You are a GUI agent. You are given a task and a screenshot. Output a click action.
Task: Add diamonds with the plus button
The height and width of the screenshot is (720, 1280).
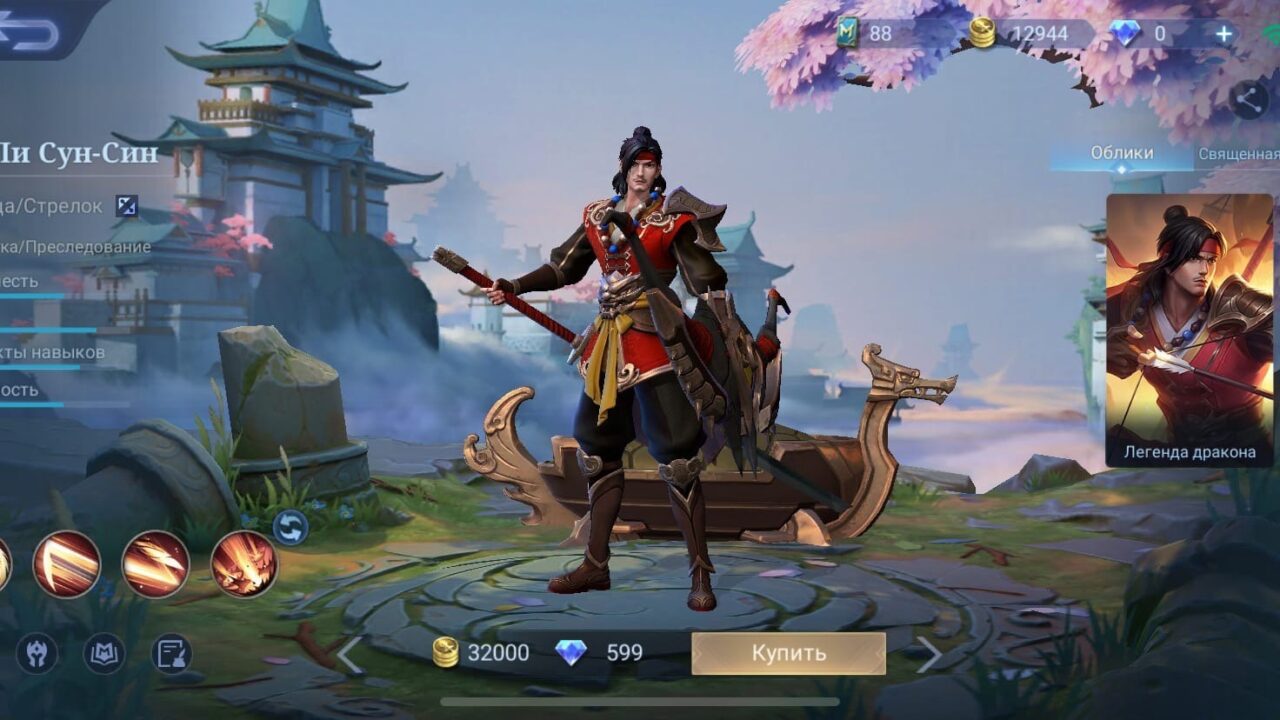pos(1223,34)
